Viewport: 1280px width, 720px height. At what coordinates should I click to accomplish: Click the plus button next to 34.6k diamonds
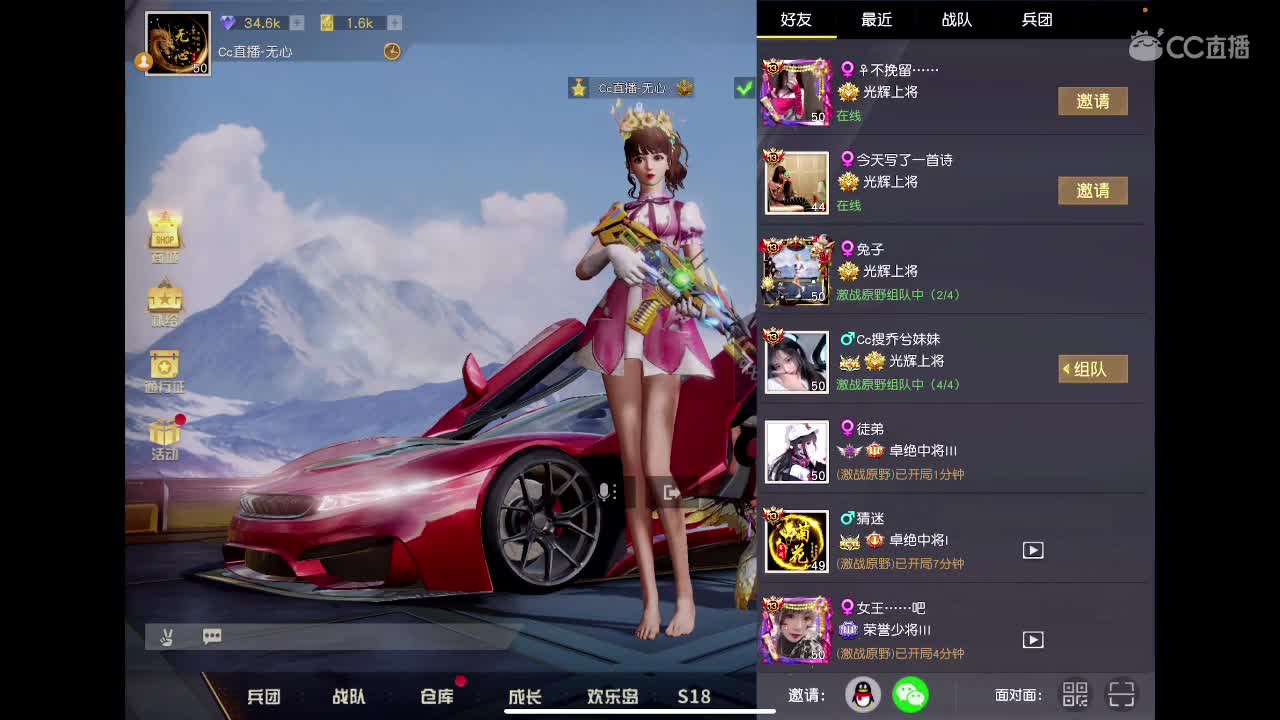tap(298, 22)
